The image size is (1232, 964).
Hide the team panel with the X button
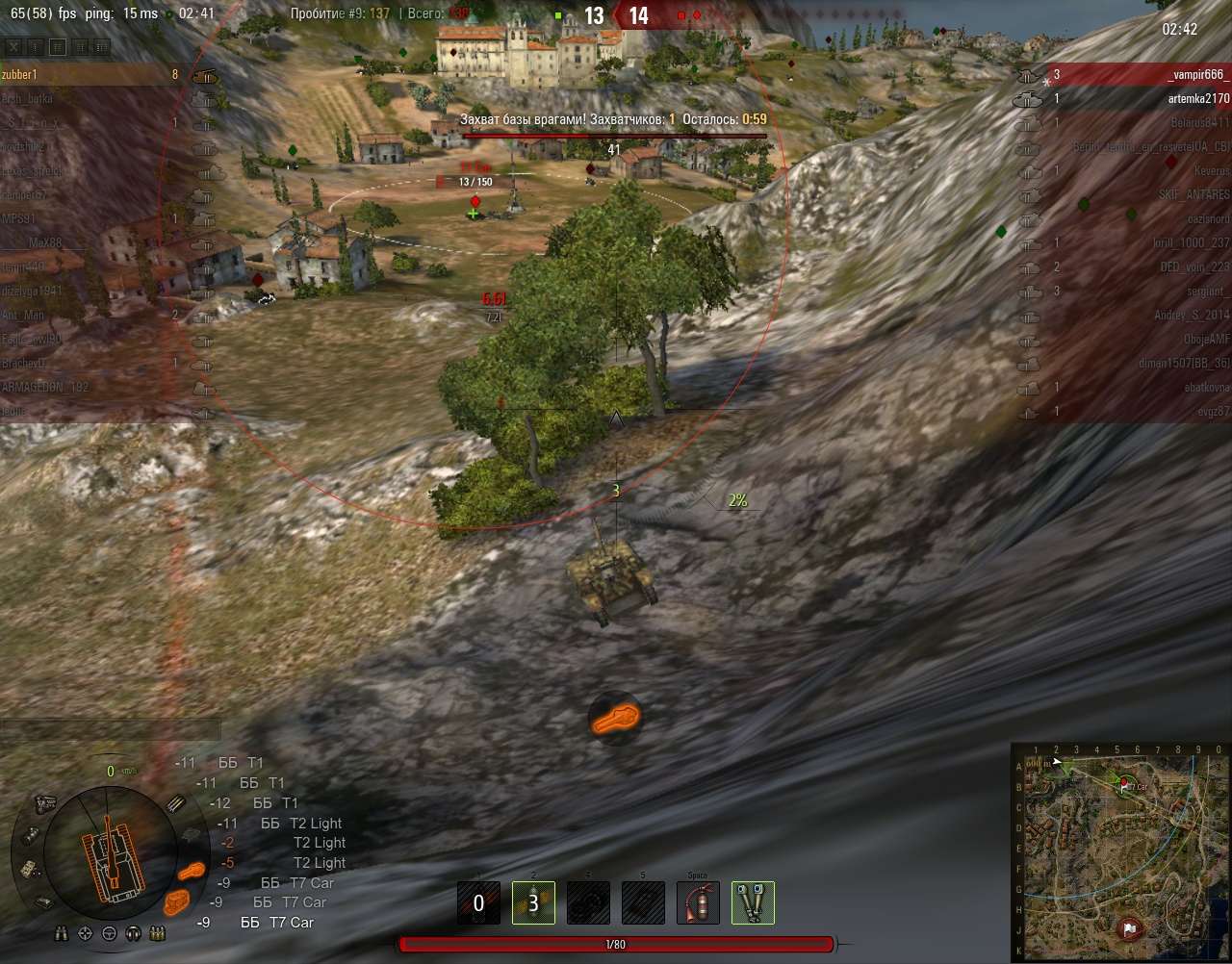(13, 46)
